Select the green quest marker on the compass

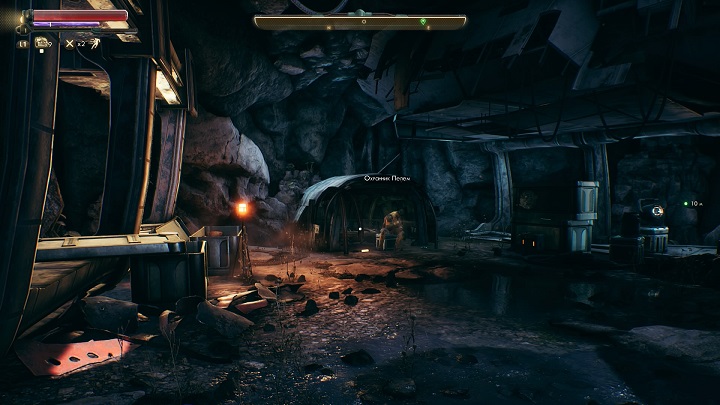[x=423, y=21]
